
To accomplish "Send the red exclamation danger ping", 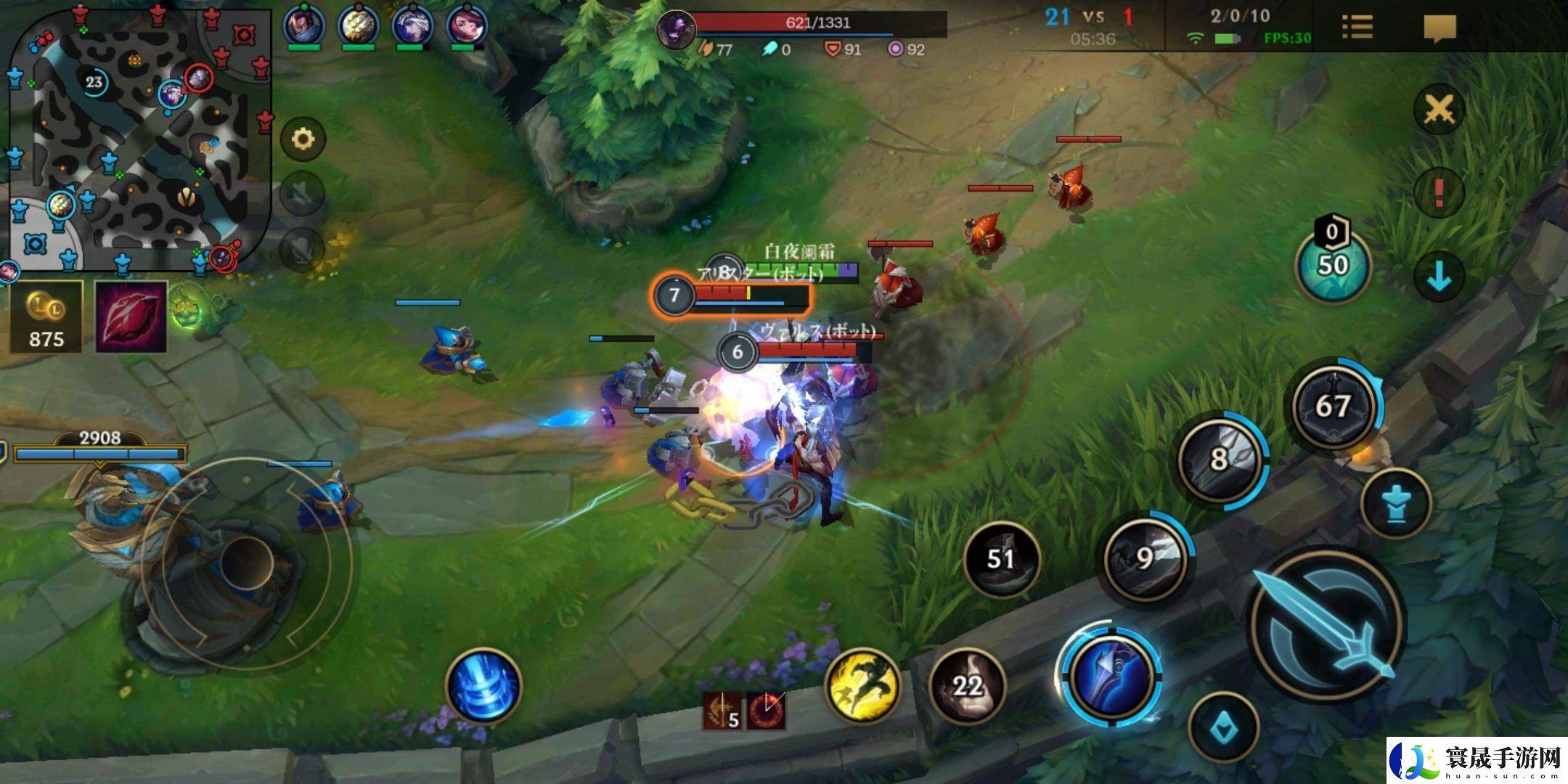I will pyautogui.click(x=1439, y=192).
